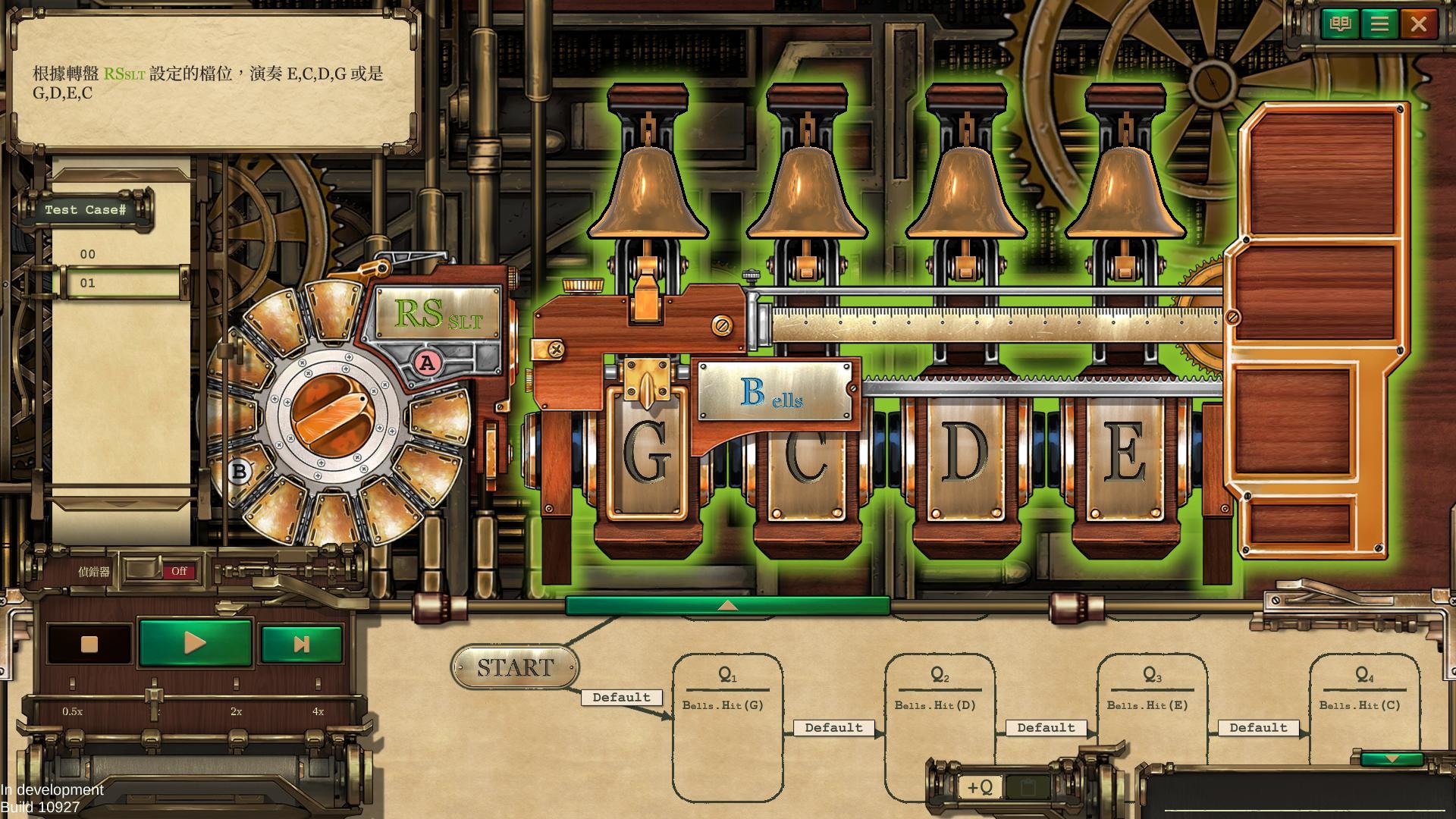Open the manual book button
Screen dimensions: 1456x819
coord(1340,24)
